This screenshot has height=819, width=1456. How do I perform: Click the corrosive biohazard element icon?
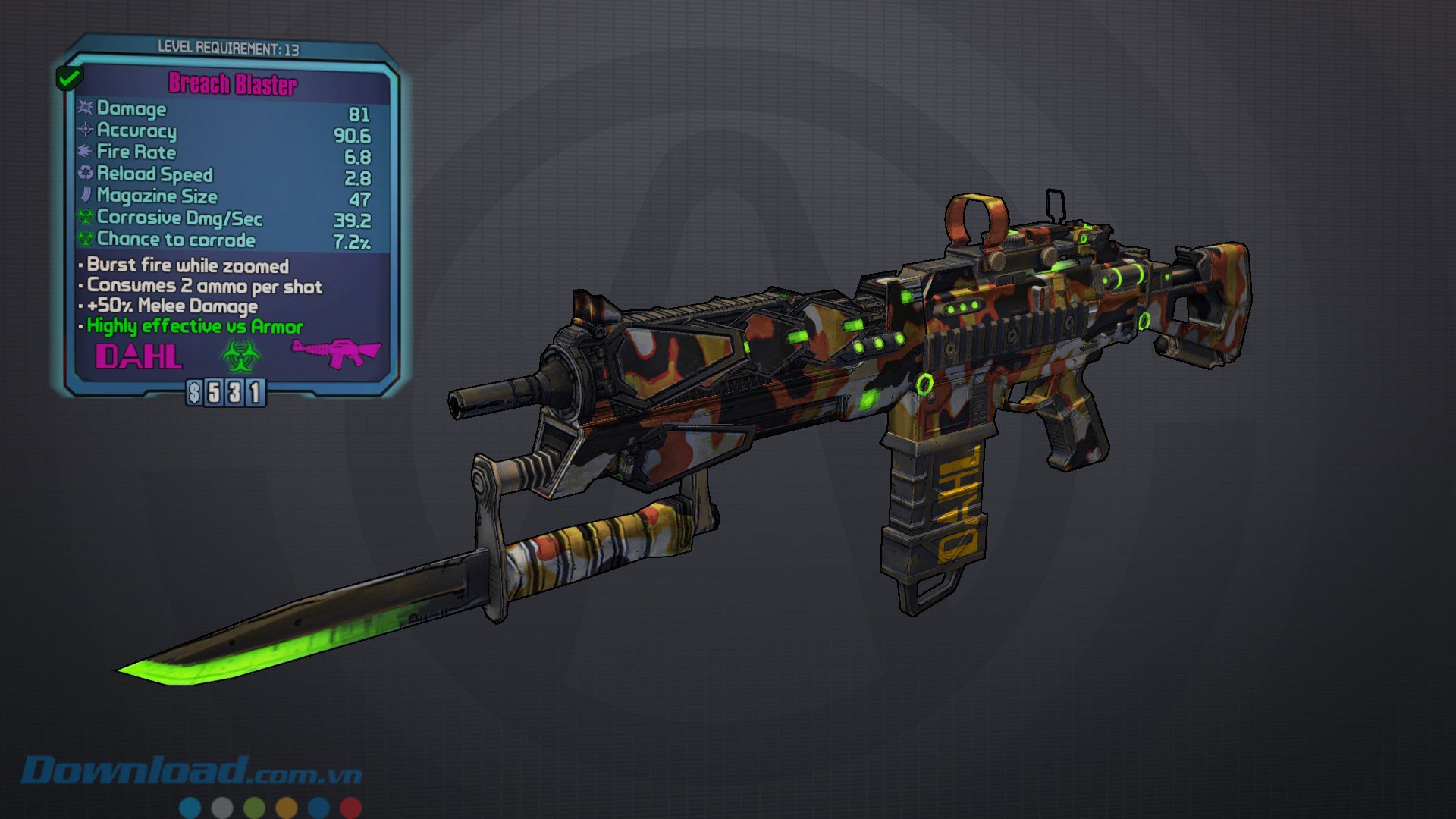[240, 355]
